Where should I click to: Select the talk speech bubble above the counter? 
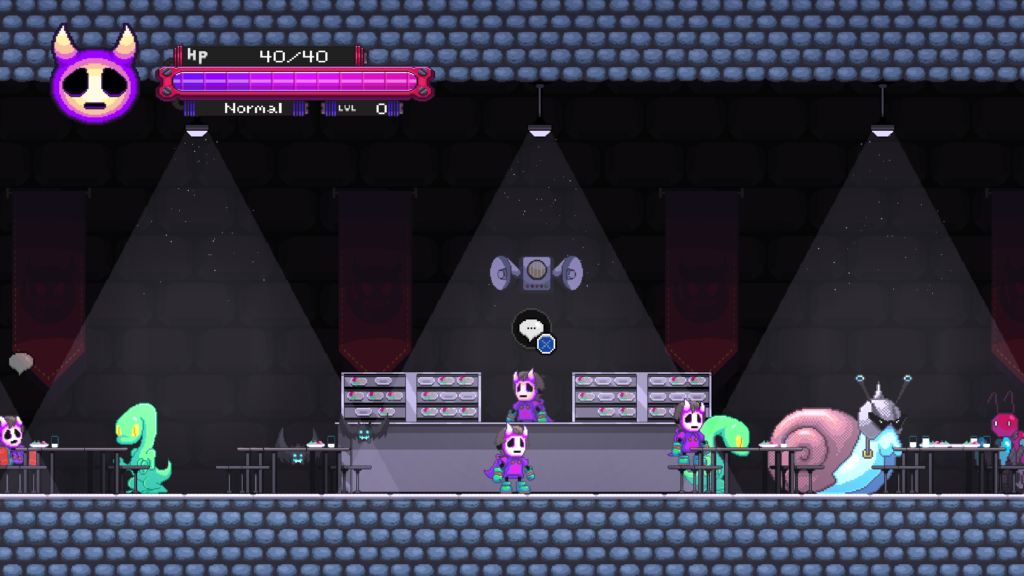pyautogui.click(x=531, y=328)
